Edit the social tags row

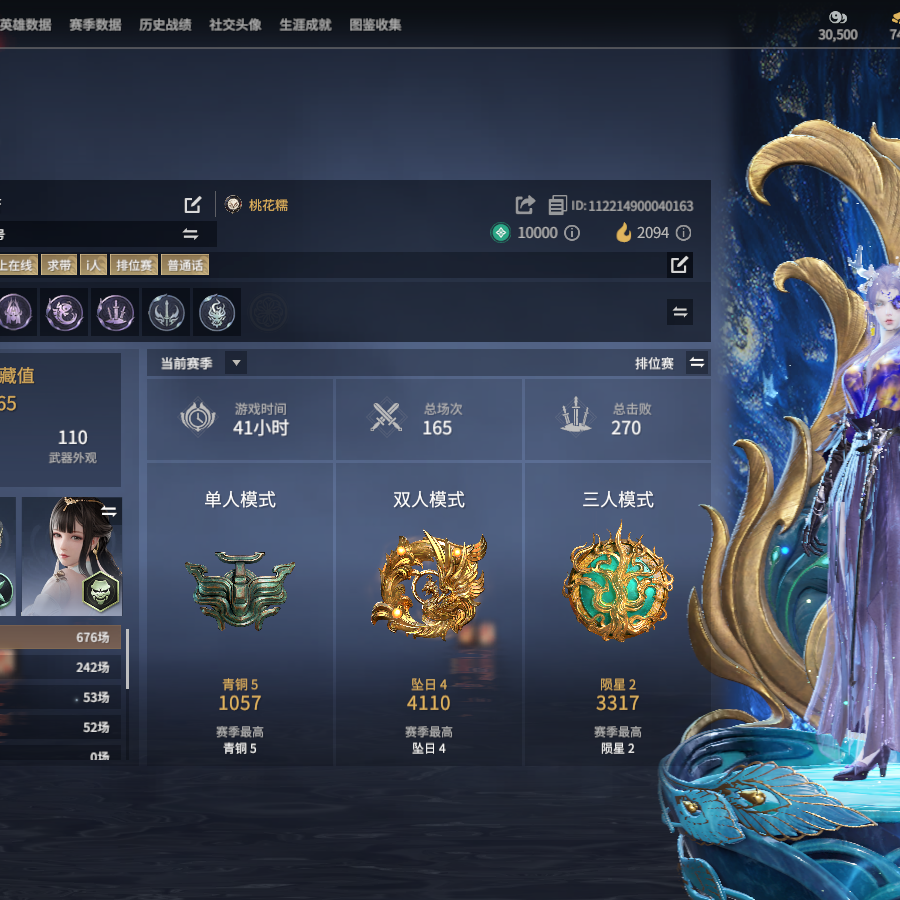(680, 265)
